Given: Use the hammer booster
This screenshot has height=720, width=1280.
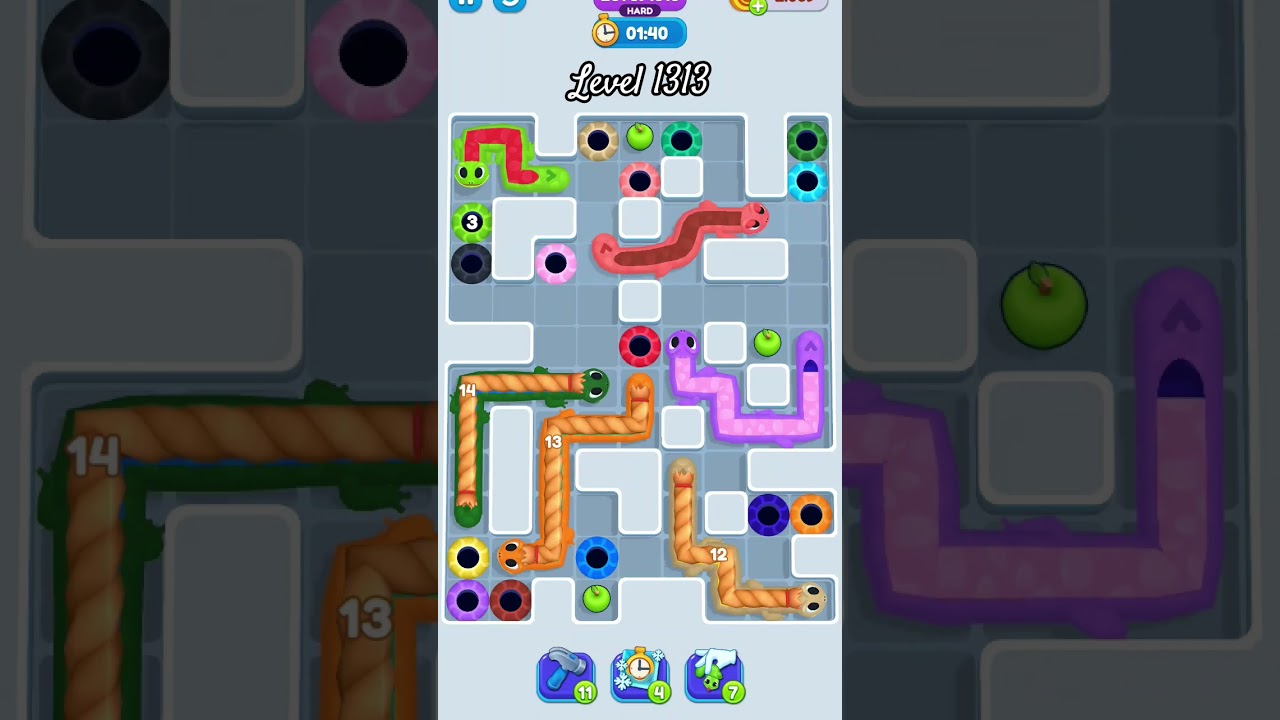Looking at the screenshot, I should pyautogui.click(x=566, y=673).
